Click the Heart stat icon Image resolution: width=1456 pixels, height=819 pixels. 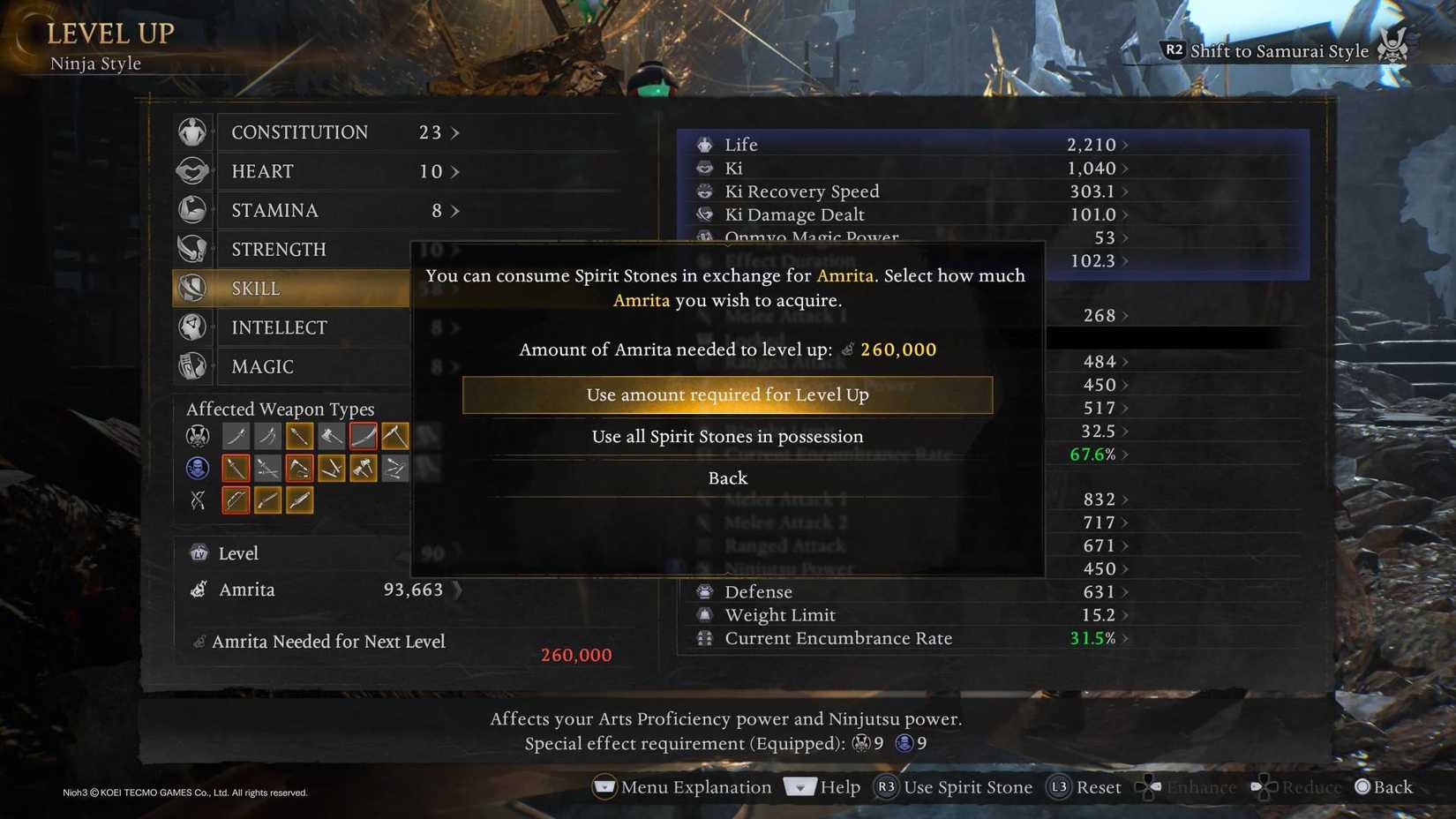click(x=193, y=170)
